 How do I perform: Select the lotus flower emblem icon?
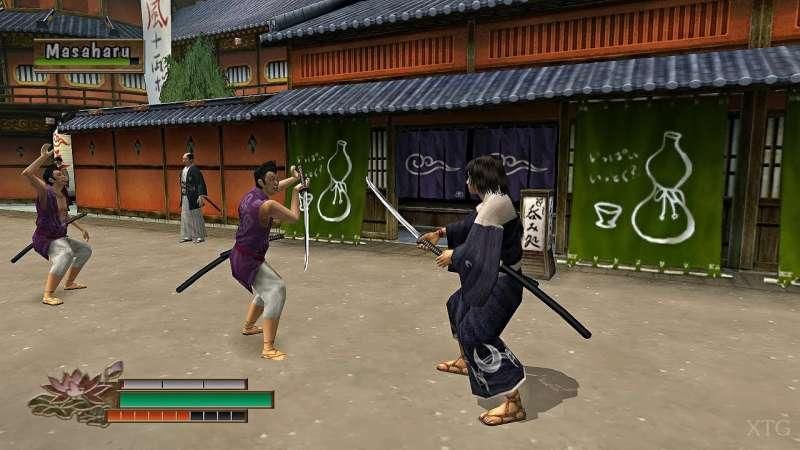76,394
